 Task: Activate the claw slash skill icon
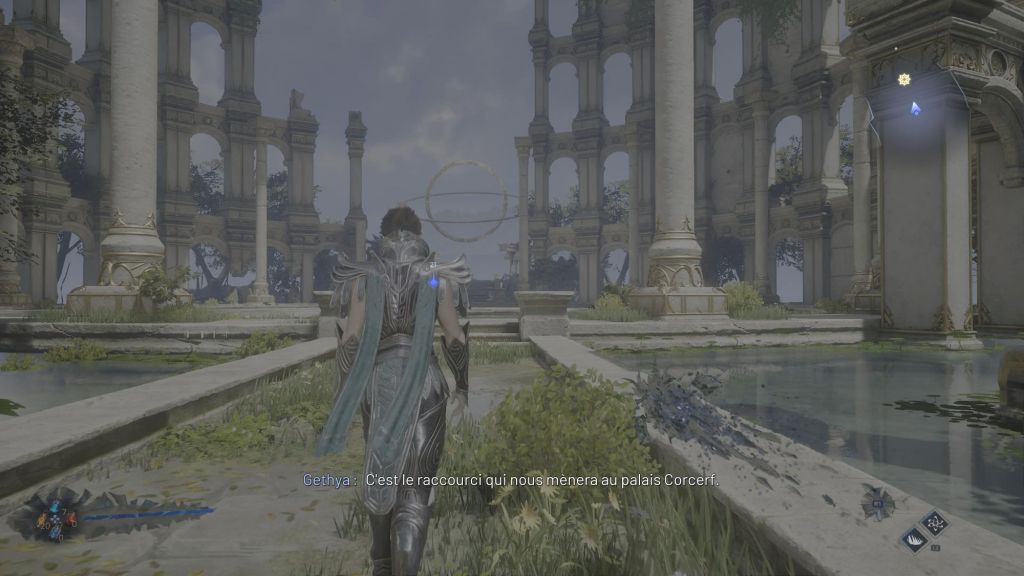coord(914,539)
